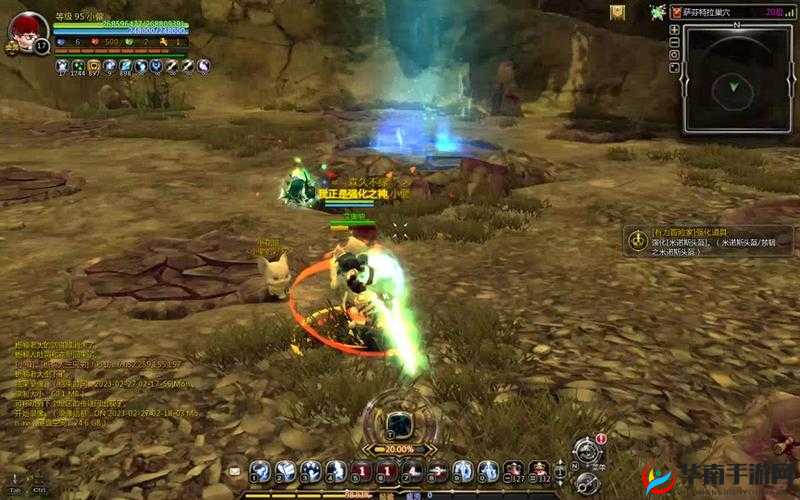800x500 pixels.
Task: Zoom in the minimap with plus button
Action: (x=675, y=31)
